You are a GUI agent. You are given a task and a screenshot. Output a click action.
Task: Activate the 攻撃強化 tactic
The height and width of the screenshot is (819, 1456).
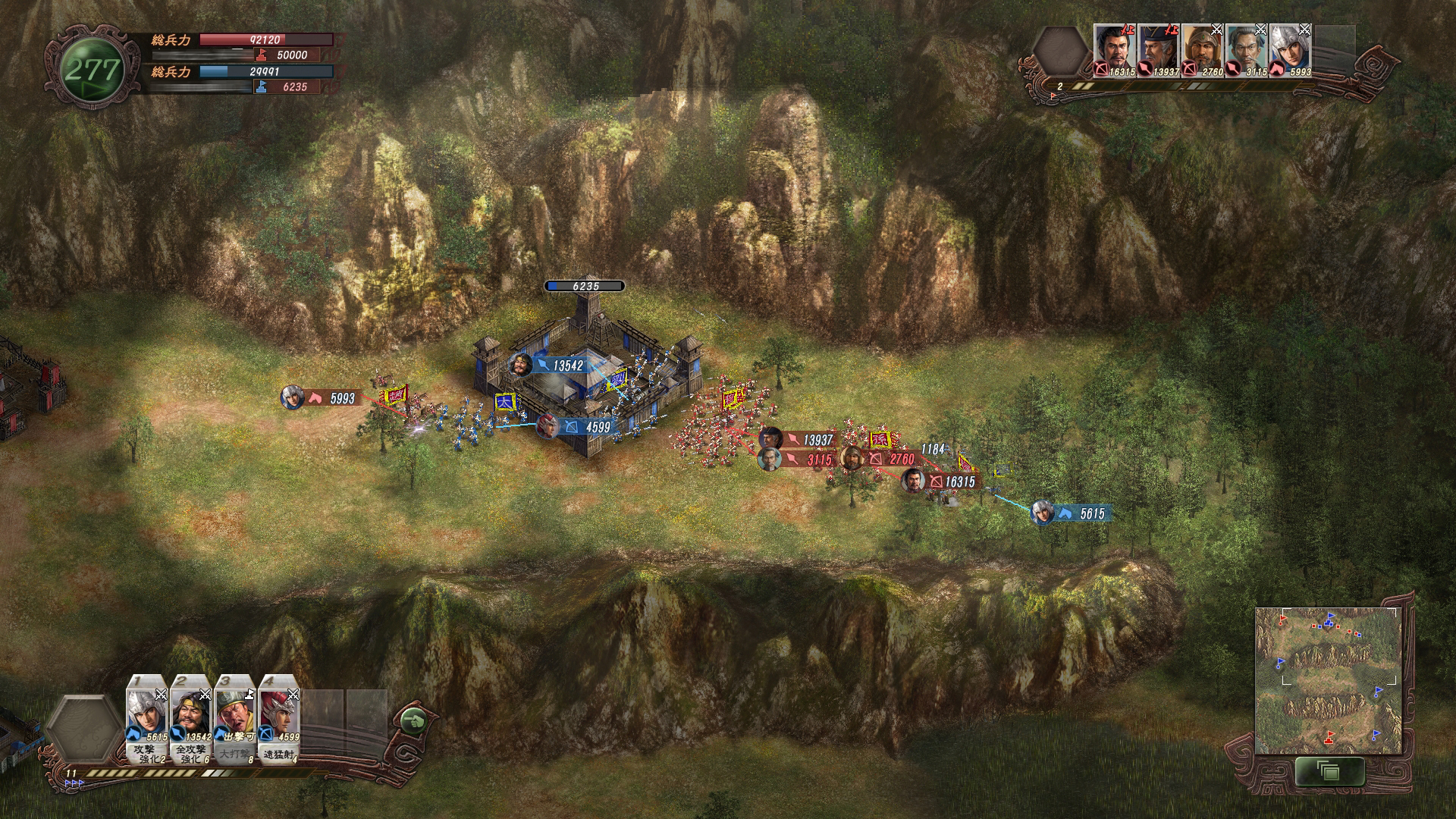pyautogui.click(x=147, y=754)
